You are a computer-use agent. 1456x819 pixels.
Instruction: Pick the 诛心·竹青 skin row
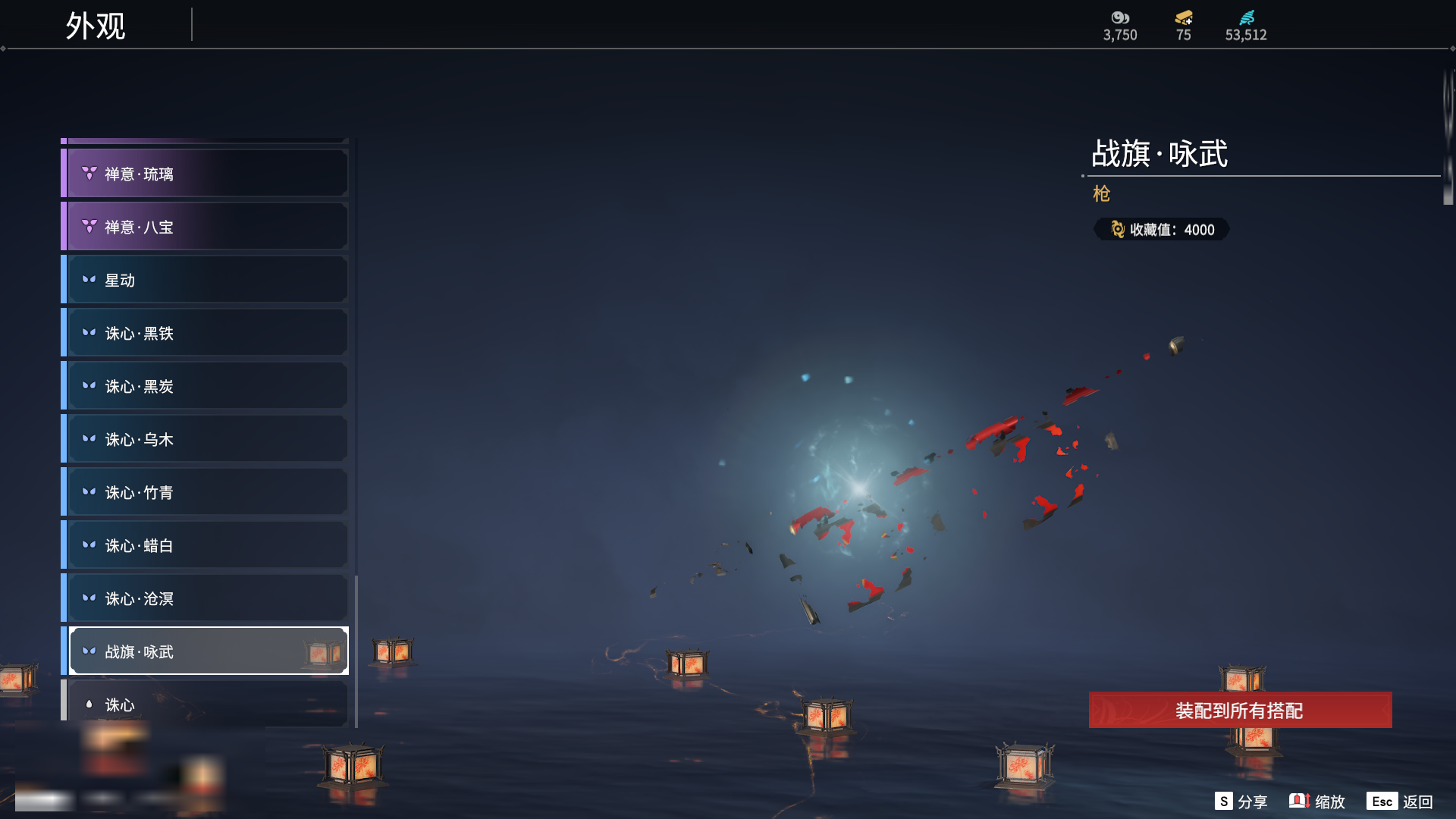click(205, 493)
